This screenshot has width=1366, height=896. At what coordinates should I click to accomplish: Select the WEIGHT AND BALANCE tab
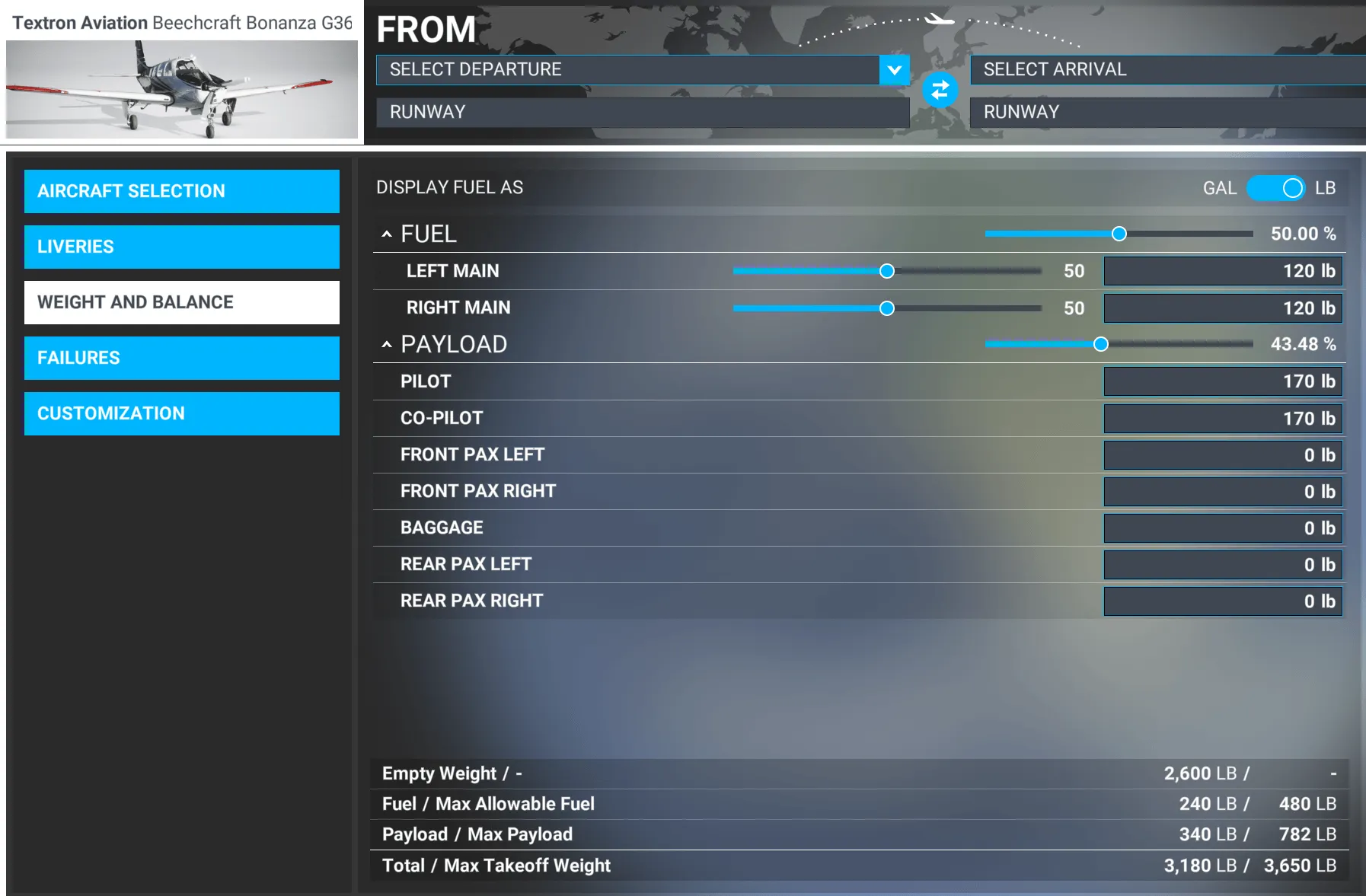(x=182, y=302)
